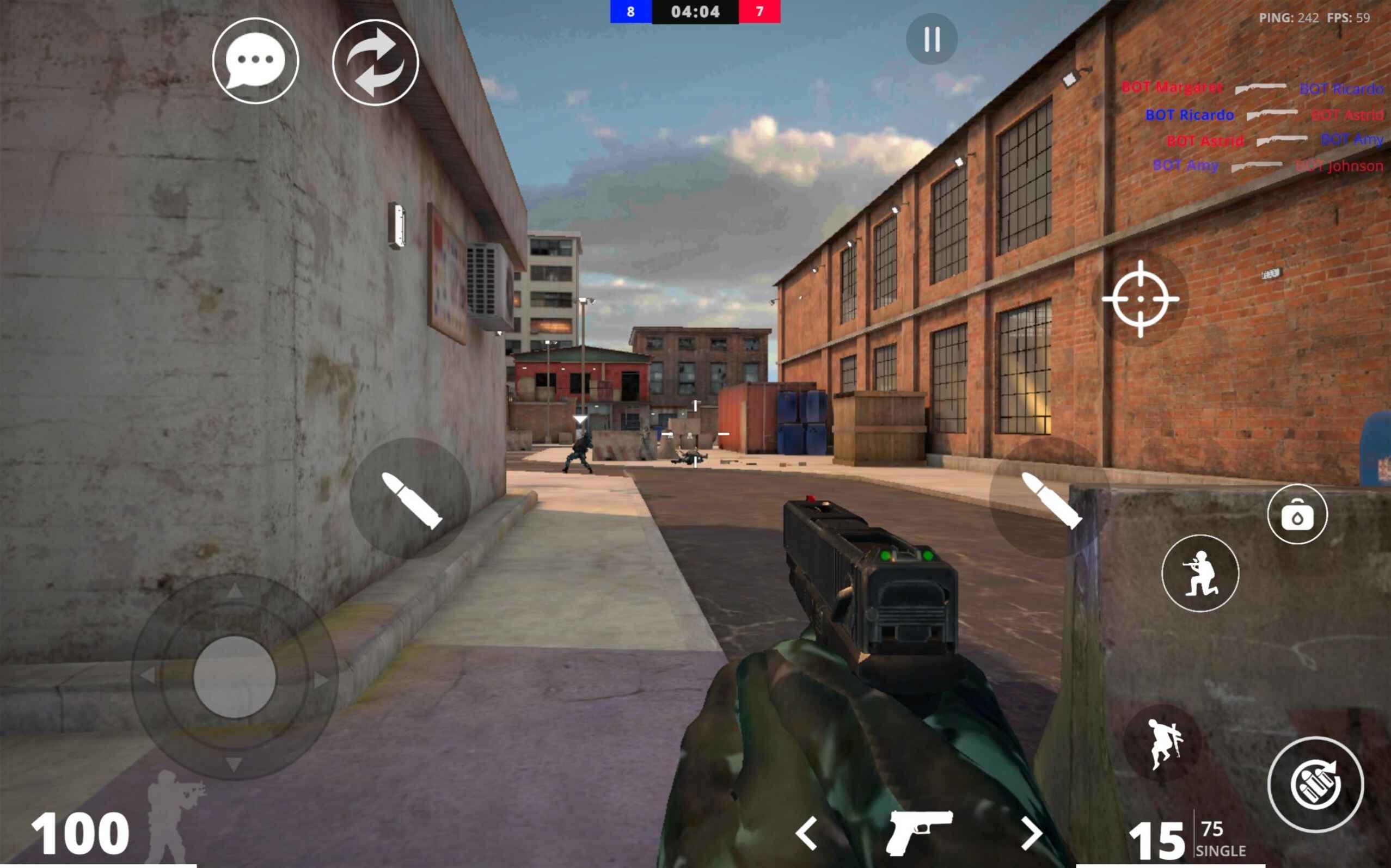Switch to the previous weapon arrow

(x=807, y=833)
